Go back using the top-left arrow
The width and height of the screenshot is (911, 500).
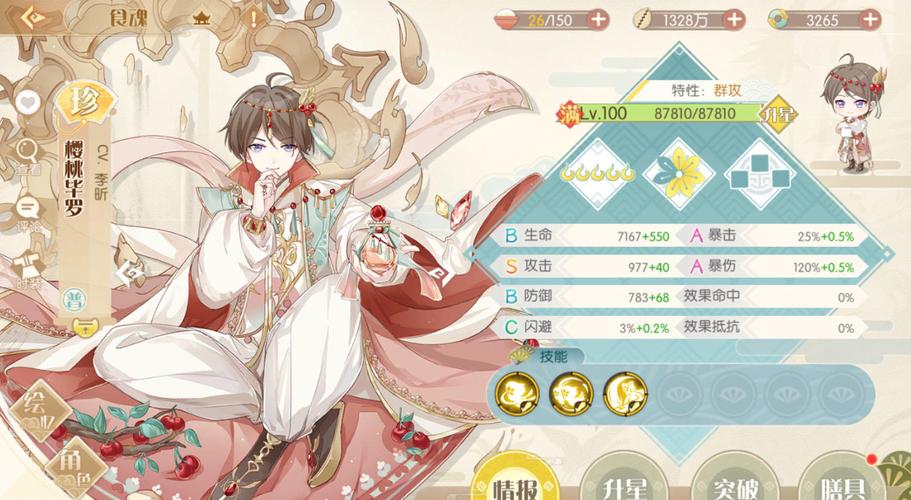30,17
